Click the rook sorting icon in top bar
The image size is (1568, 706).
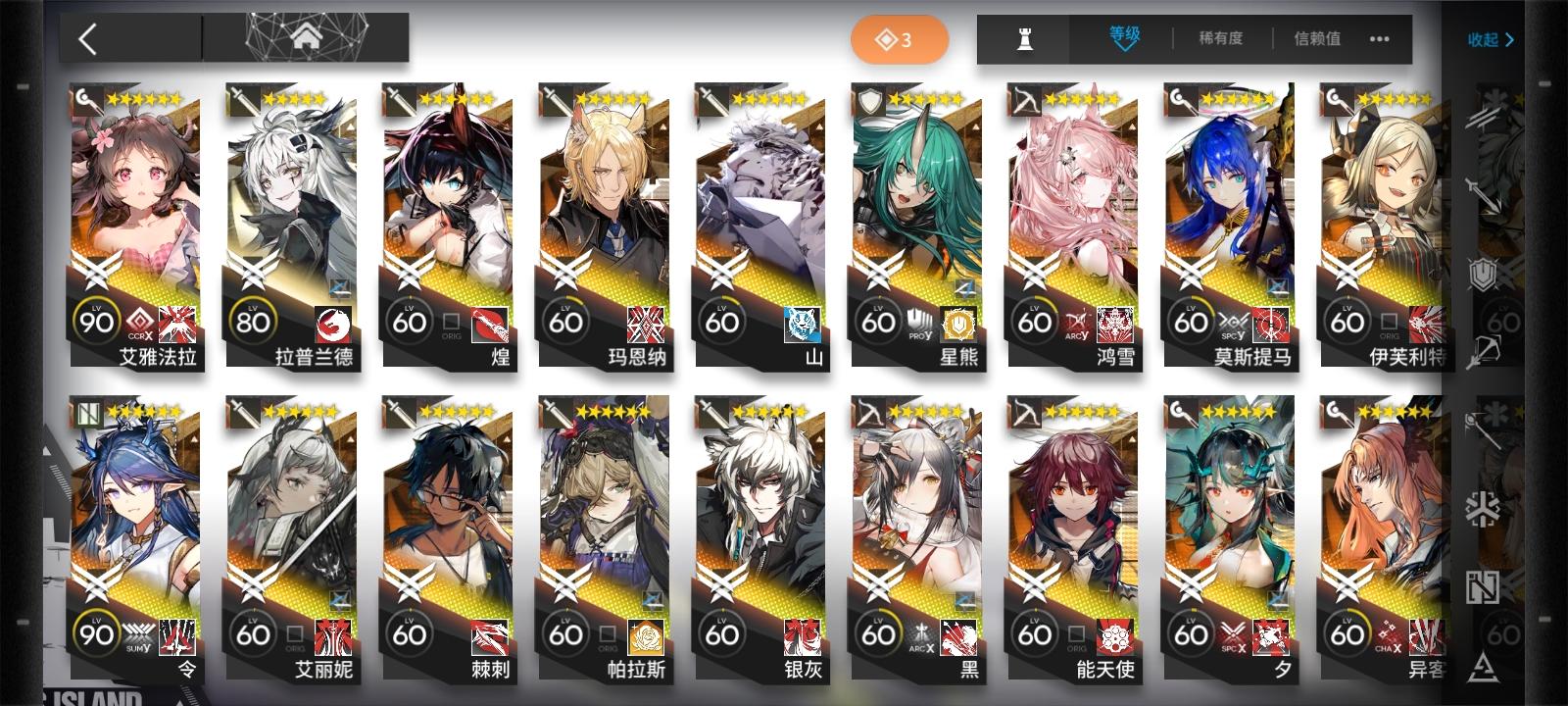(x=1027, y=39)
